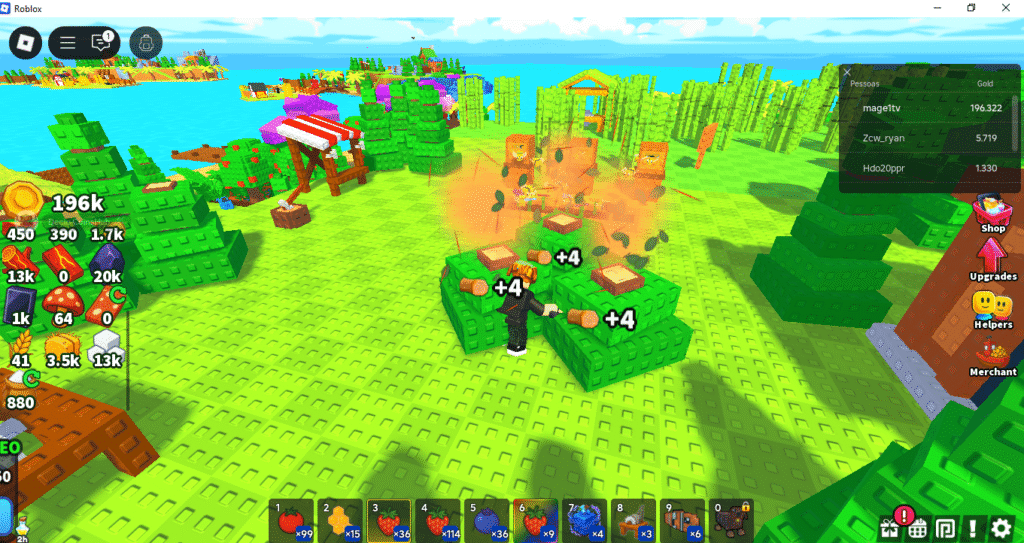Click the white spiral icon

click(945, 527)
